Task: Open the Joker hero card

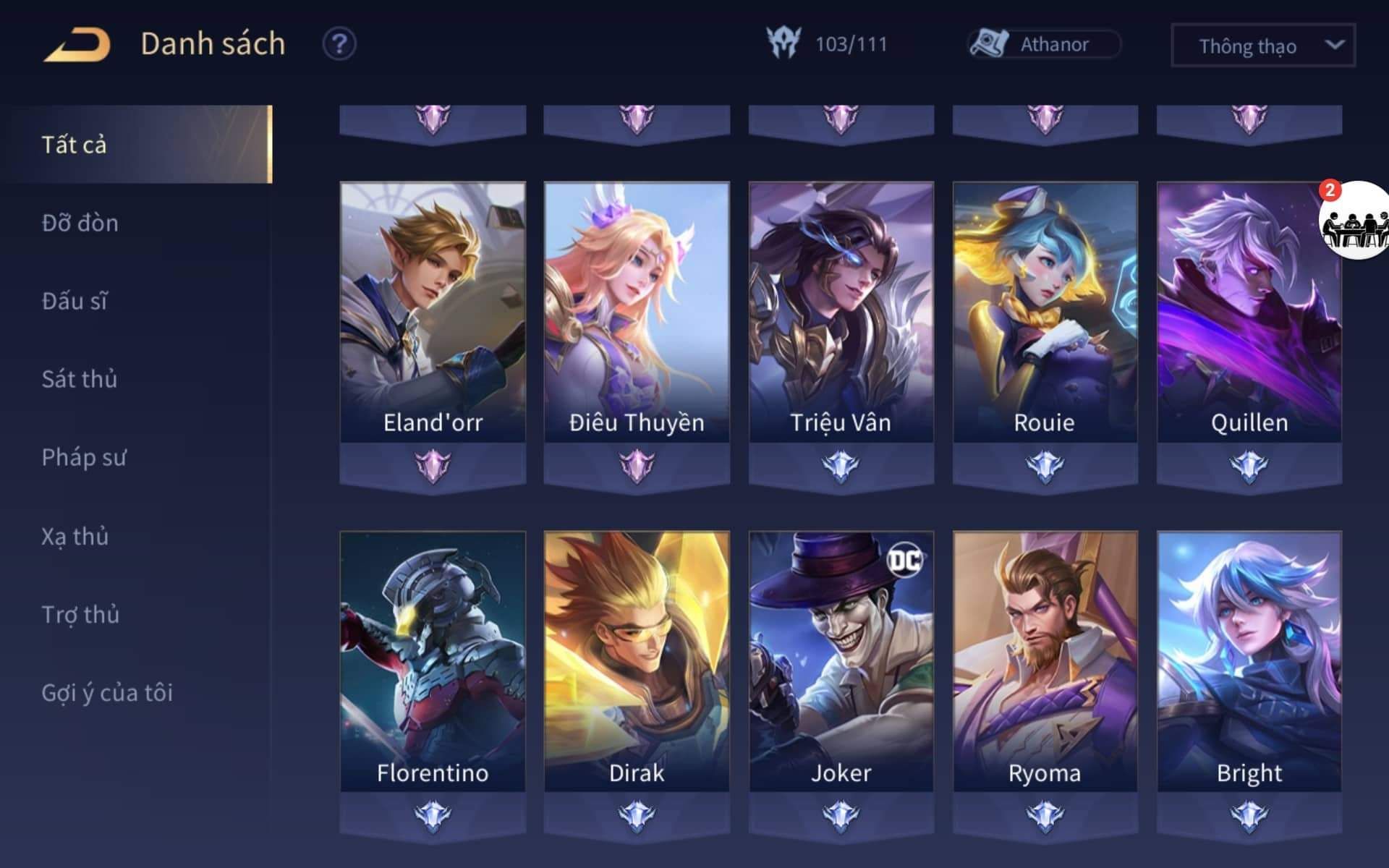Action: [x=841, y=662]
